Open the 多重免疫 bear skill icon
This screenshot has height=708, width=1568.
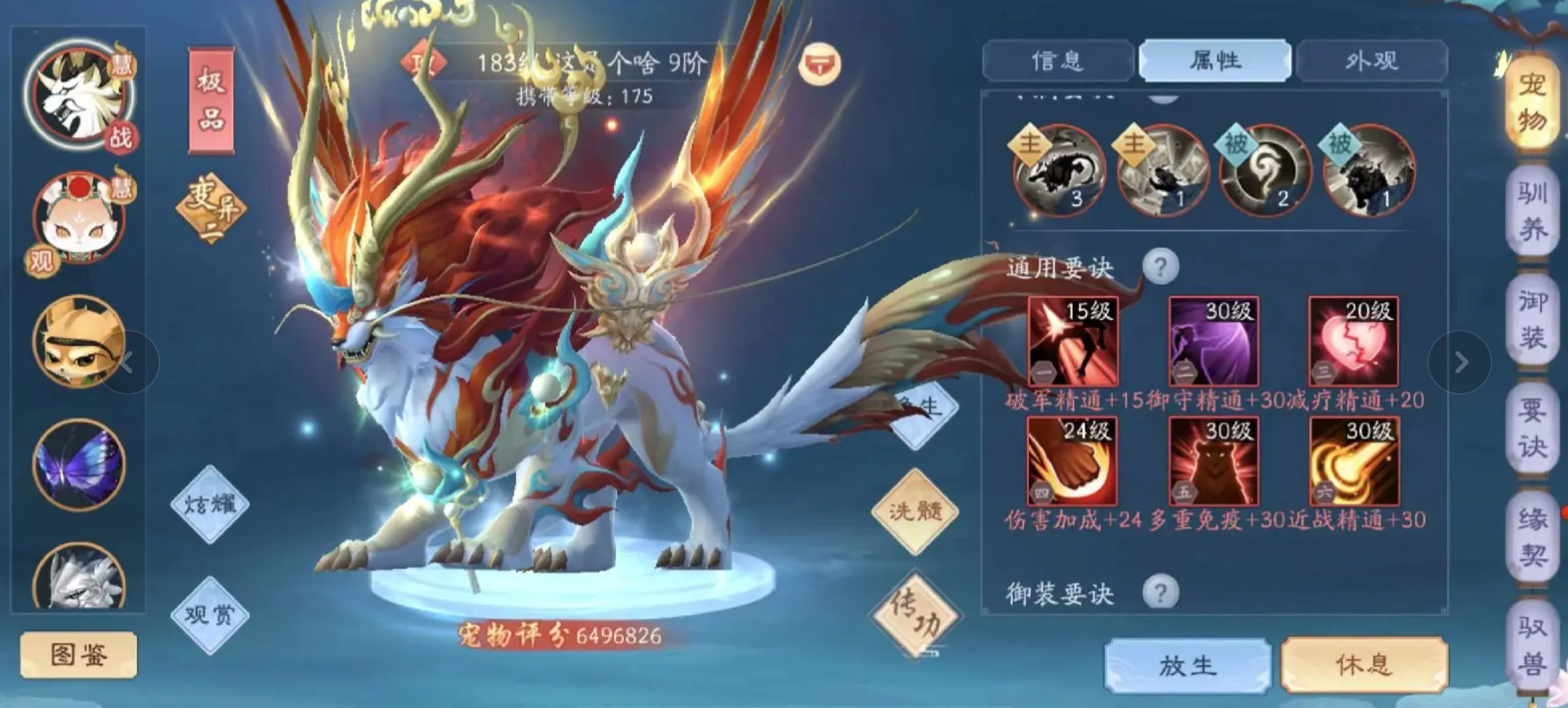pyautogui.click(x=1212, y=460)
